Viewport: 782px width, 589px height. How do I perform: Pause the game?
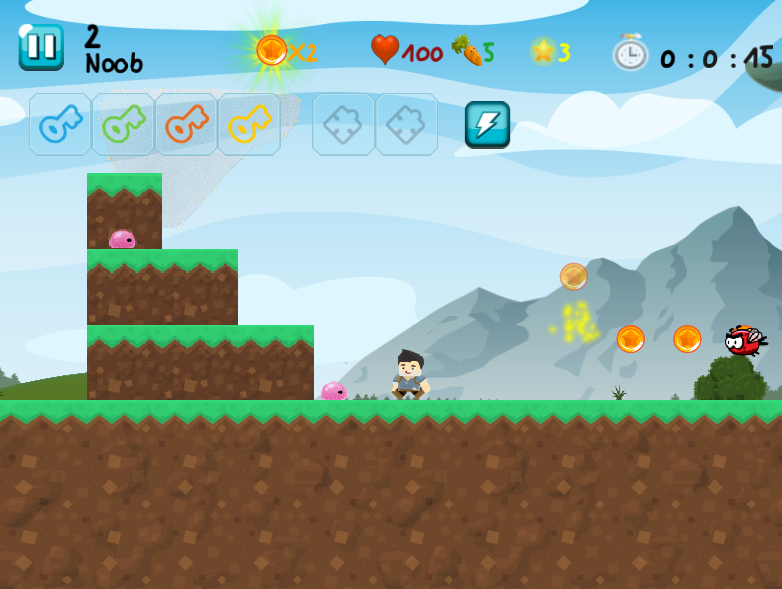(x=41, y=46)
